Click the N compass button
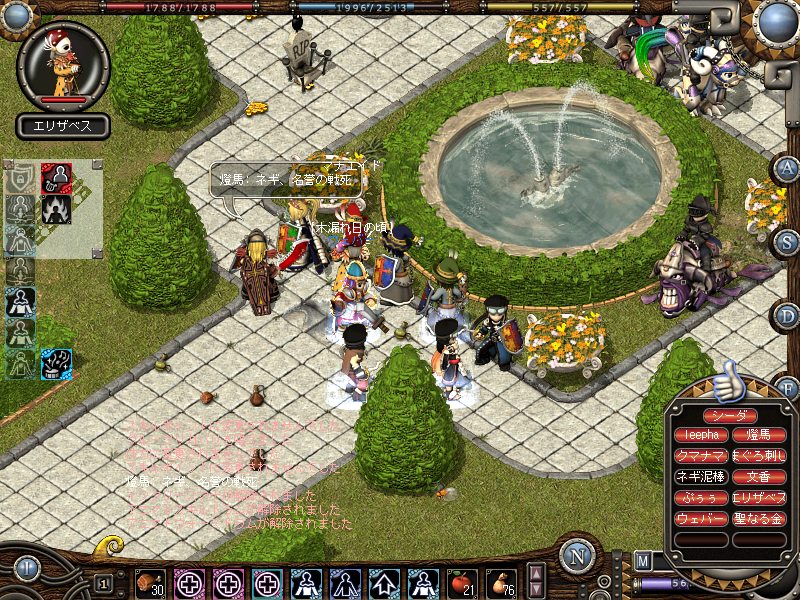This screenshot has height=600, width=800. pos(577,556)
